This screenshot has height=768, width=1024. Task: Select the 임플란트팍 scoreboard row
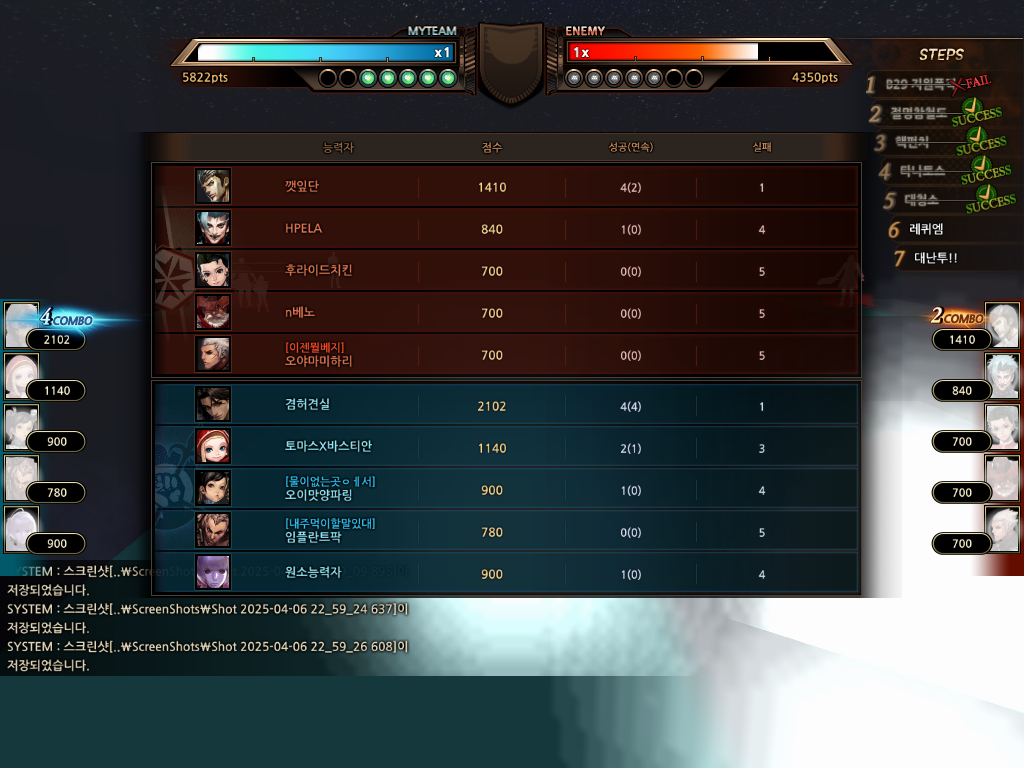[505, 531]
